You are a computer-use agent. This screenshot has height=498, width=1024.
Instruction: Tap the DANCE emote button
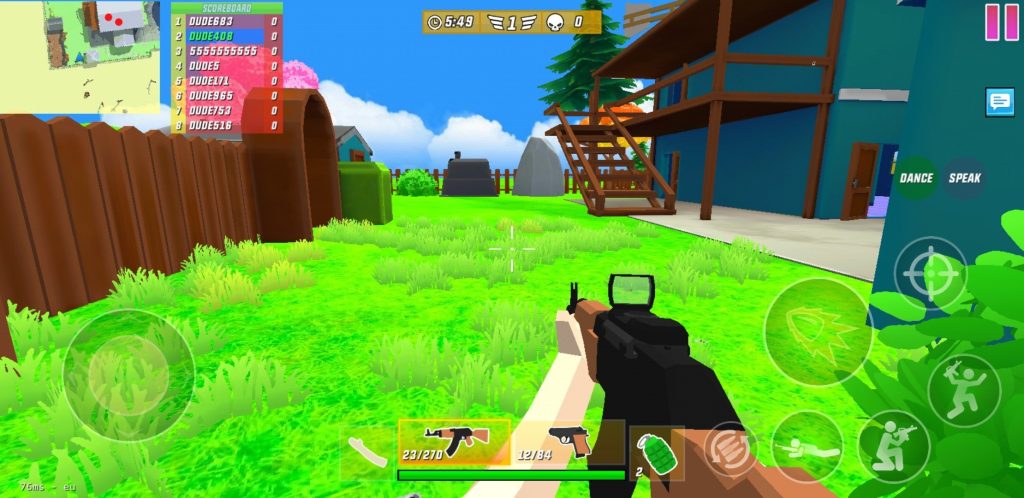916,178
